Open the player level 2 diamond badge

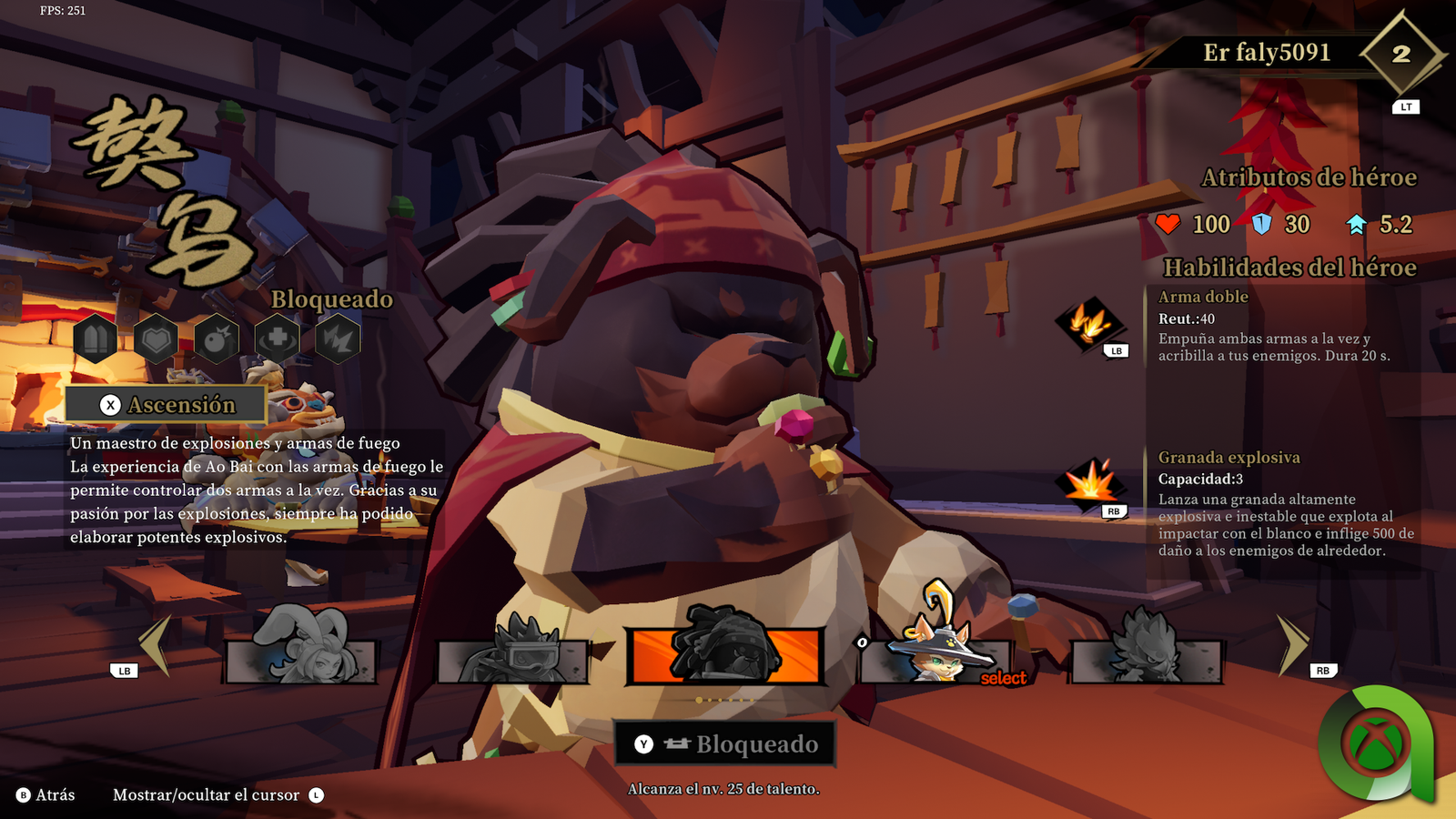[1400, 55]
